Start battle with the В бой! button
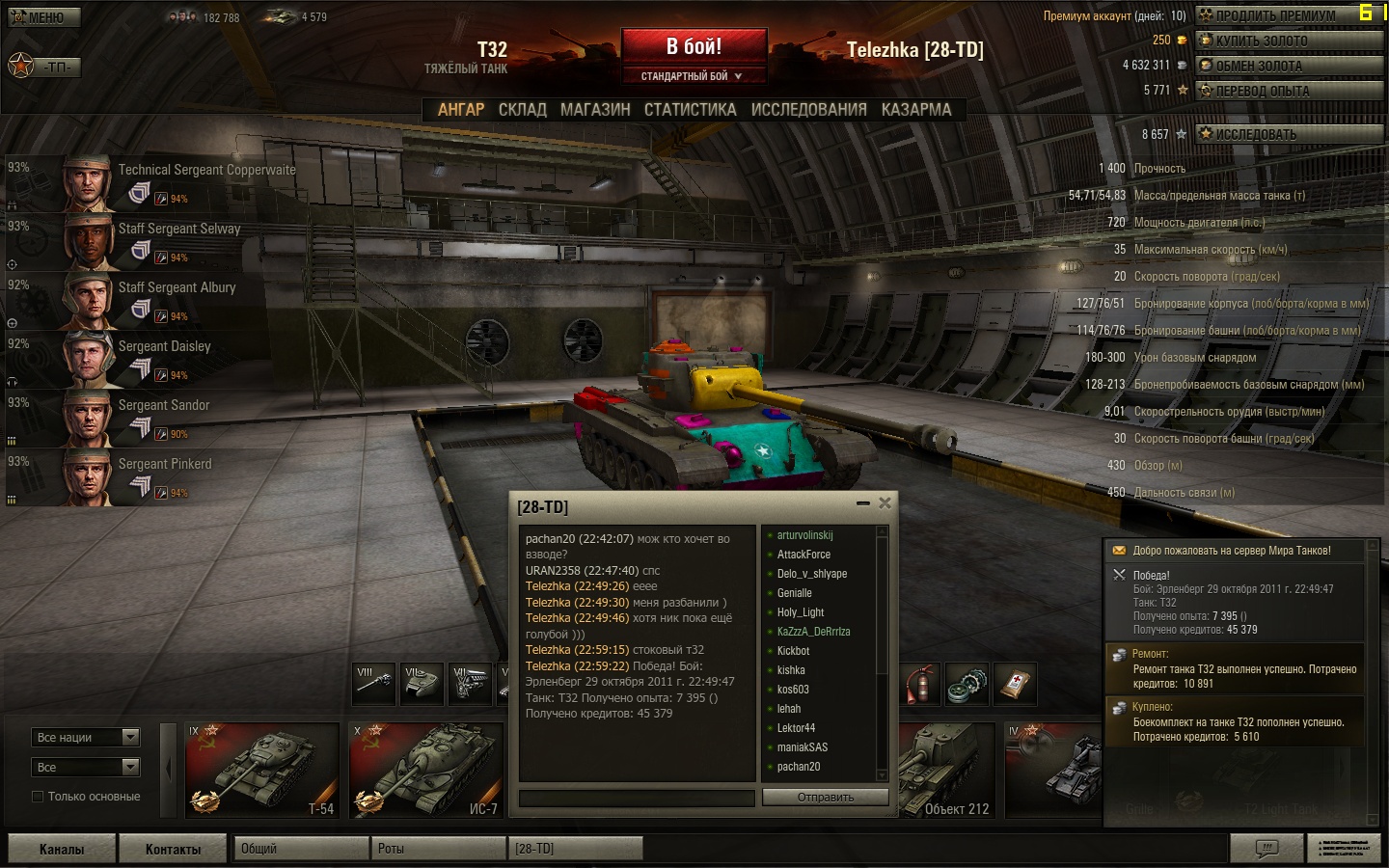 click(x=694, y=47)
